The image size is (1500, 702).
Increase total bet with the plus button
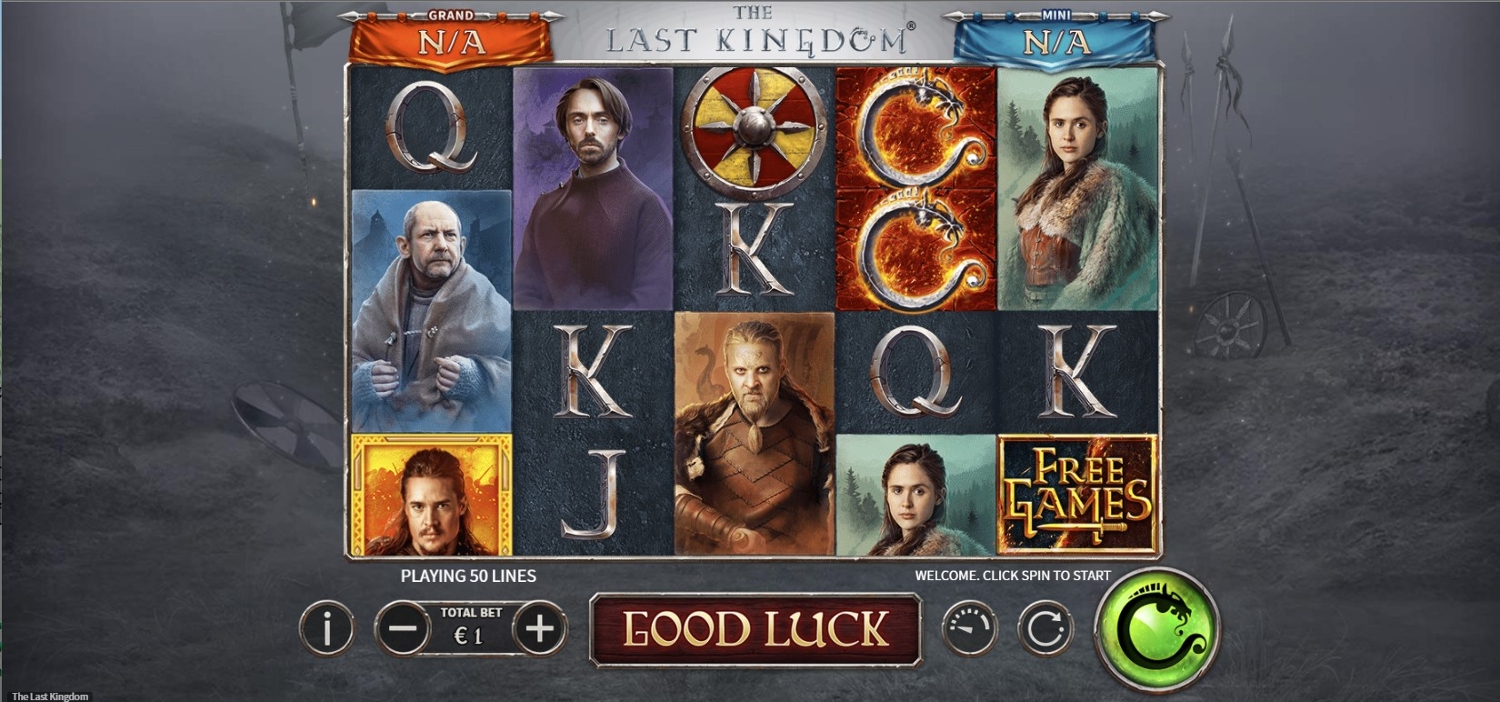tap(540, 629)
